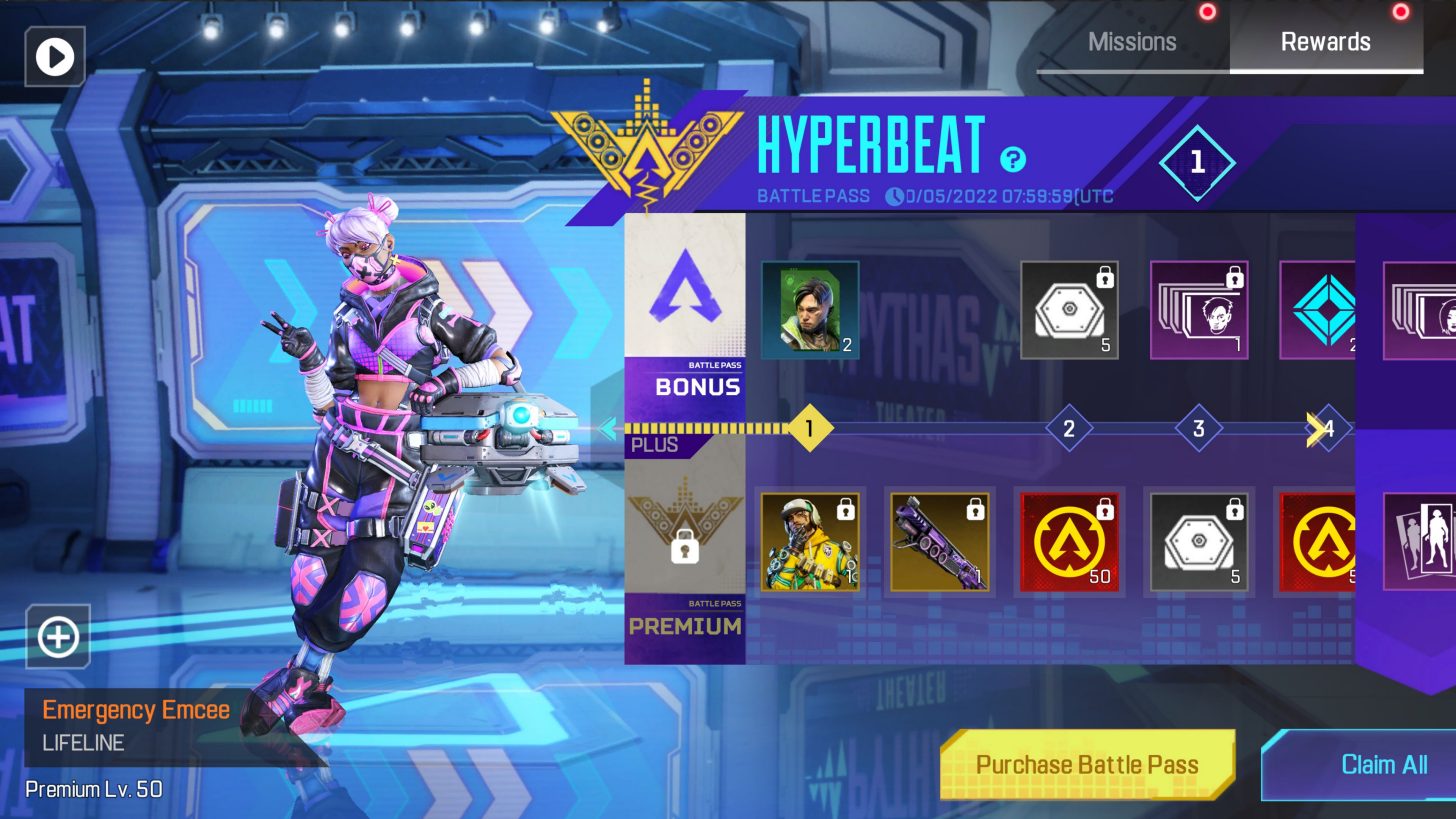Image resolution: width=1456 pixels, height=819 pixels.
Task: Play the battle pass intro video
Action: point(54,56)
